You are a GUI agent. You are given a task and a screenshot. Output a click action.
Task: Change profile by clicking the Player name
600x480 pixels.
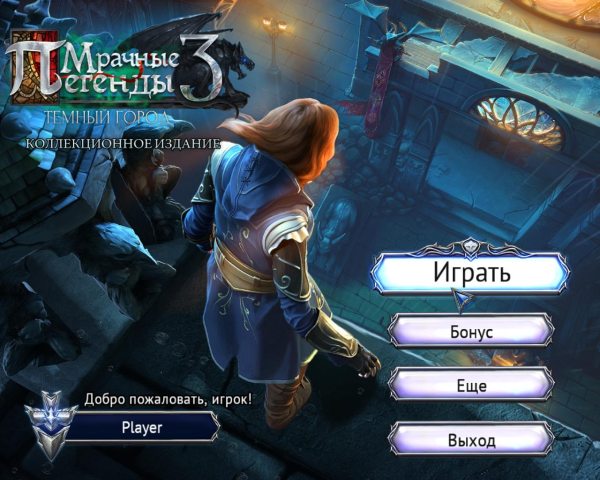pyautogui.click(x=142, y=426)
